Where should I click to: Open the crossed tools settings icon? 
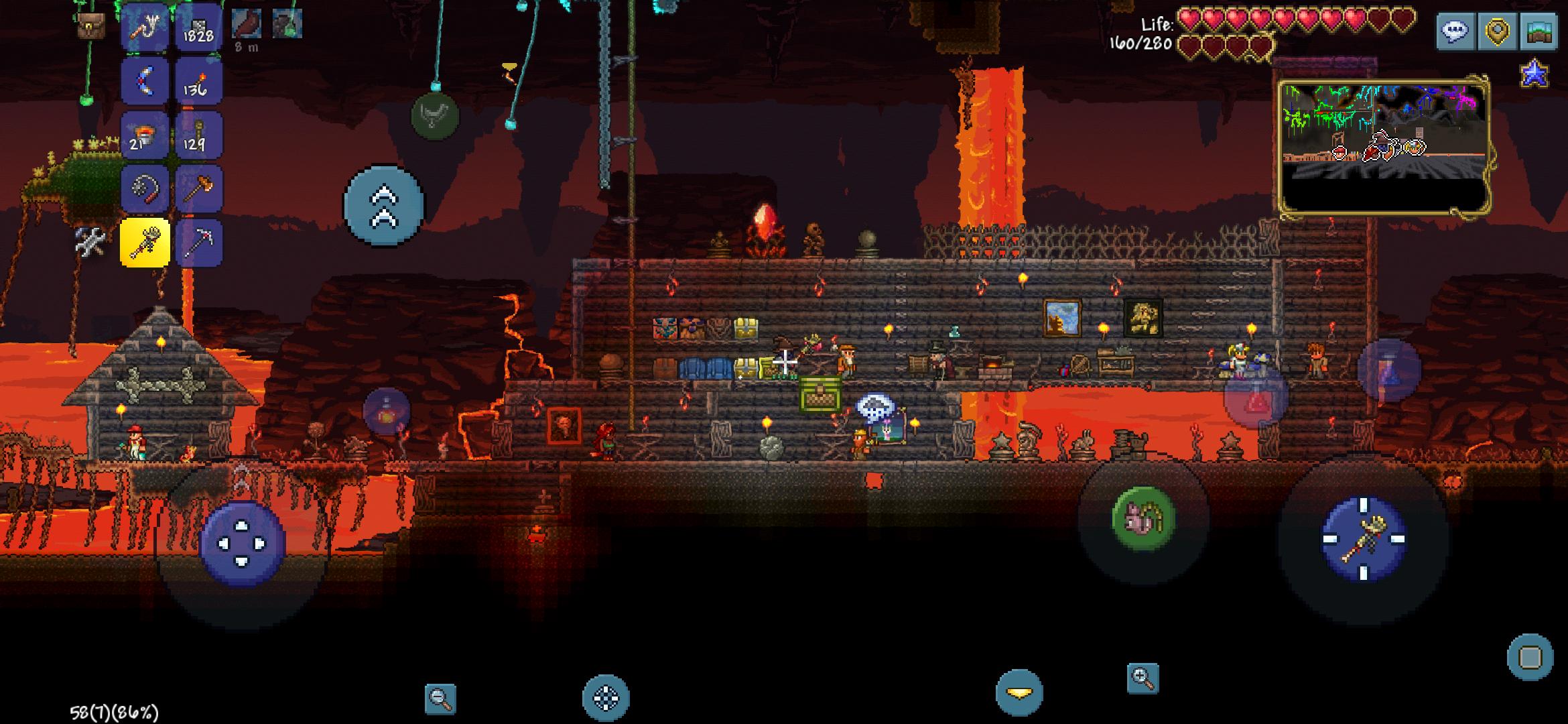90,241
